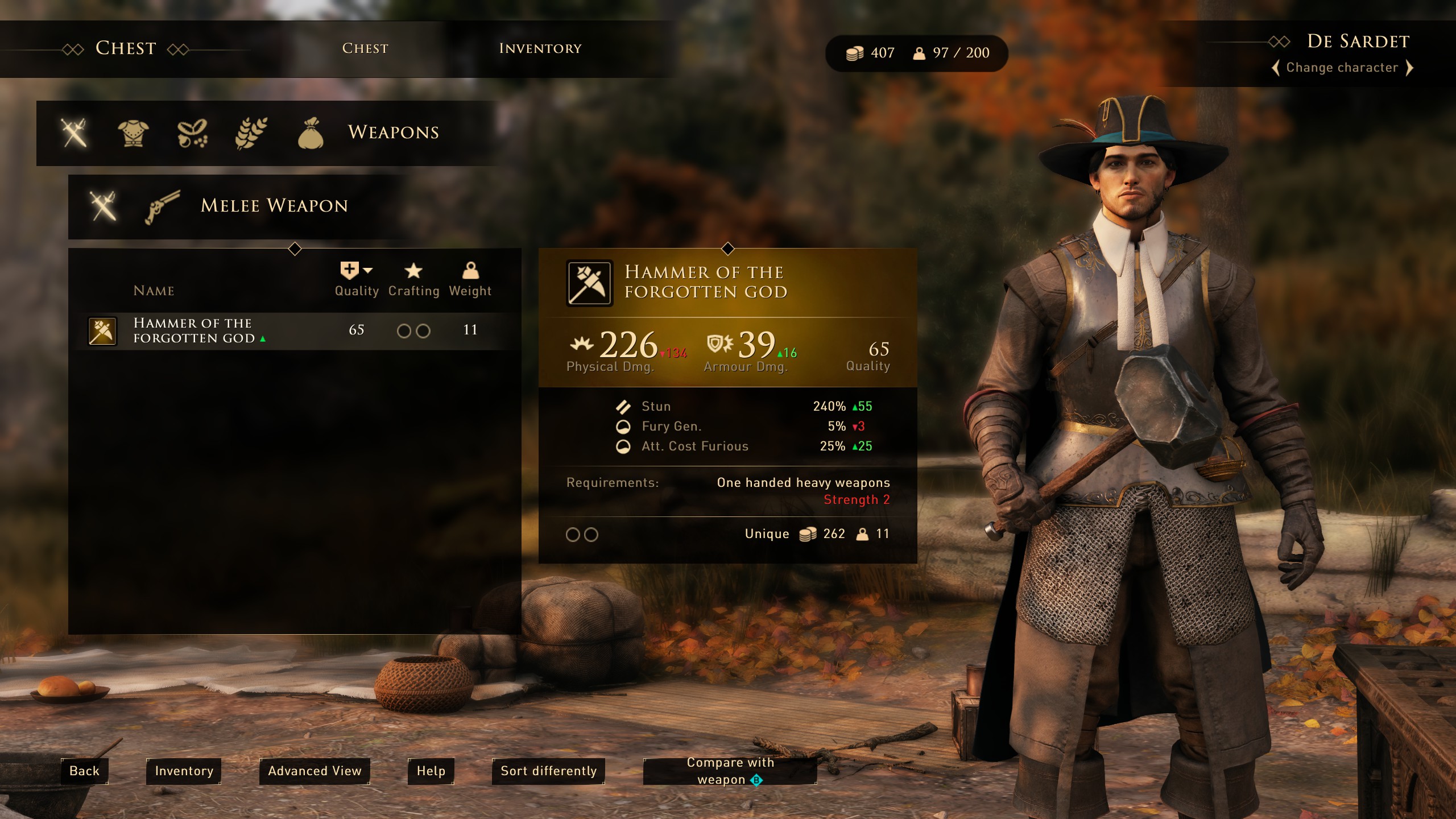
Task: Switch to the Chest tab
Action: click(365, 49)
